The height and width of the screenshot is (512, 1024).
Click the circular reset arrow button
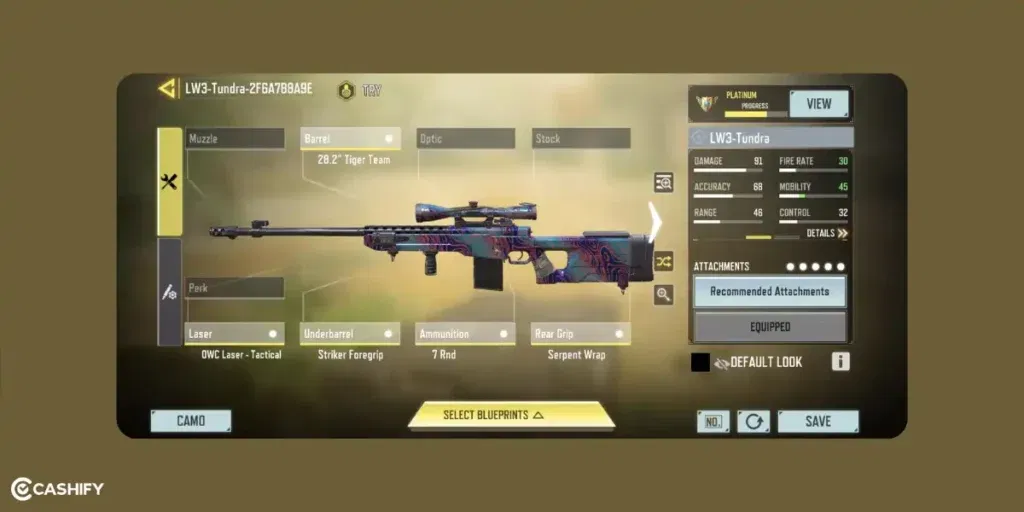click(753, 421)
